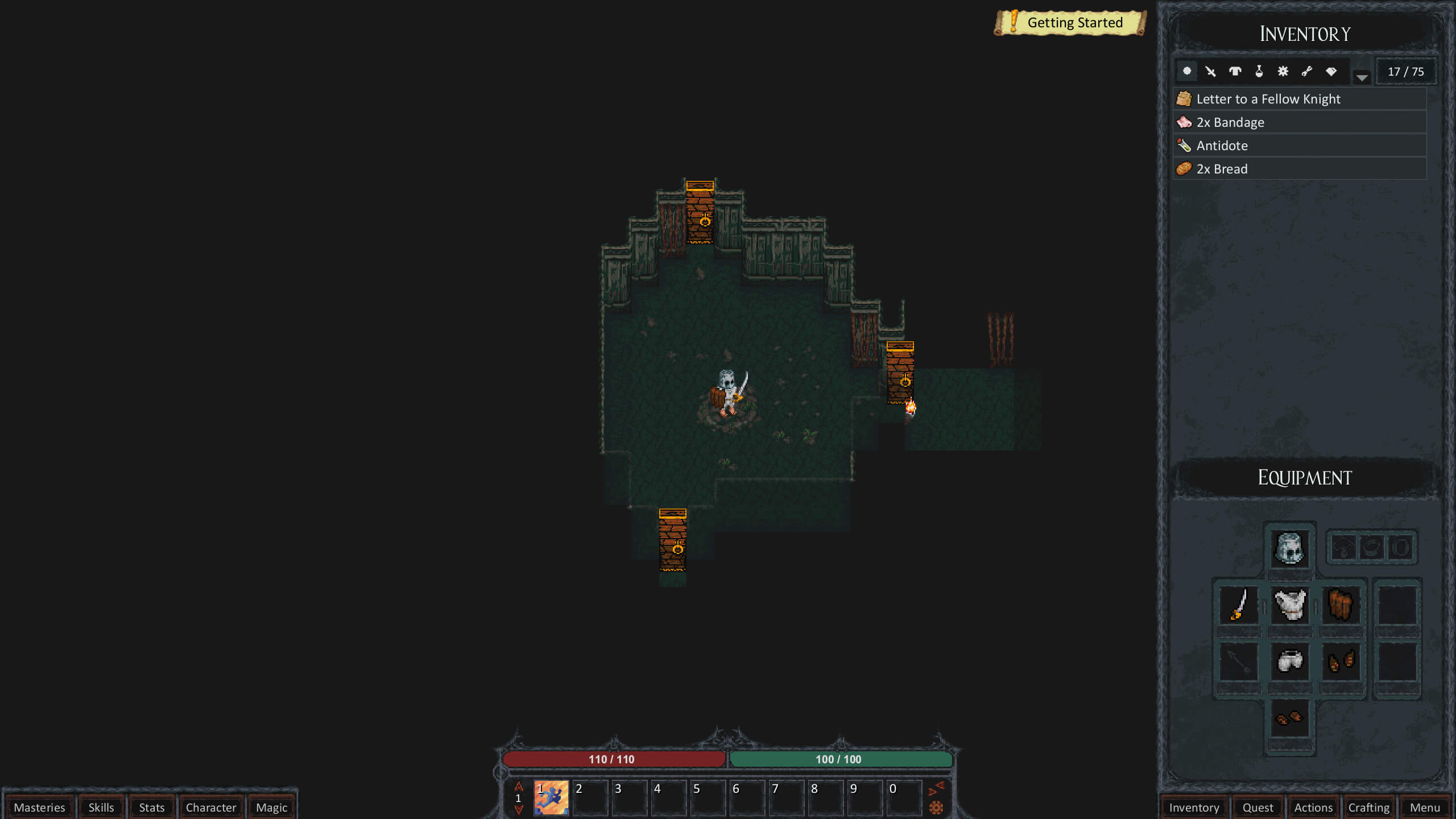Filter inventory by potions using the flask icon
Image resolution: width=1456 pixels, height=819 pixels.
coord(1258,71)
